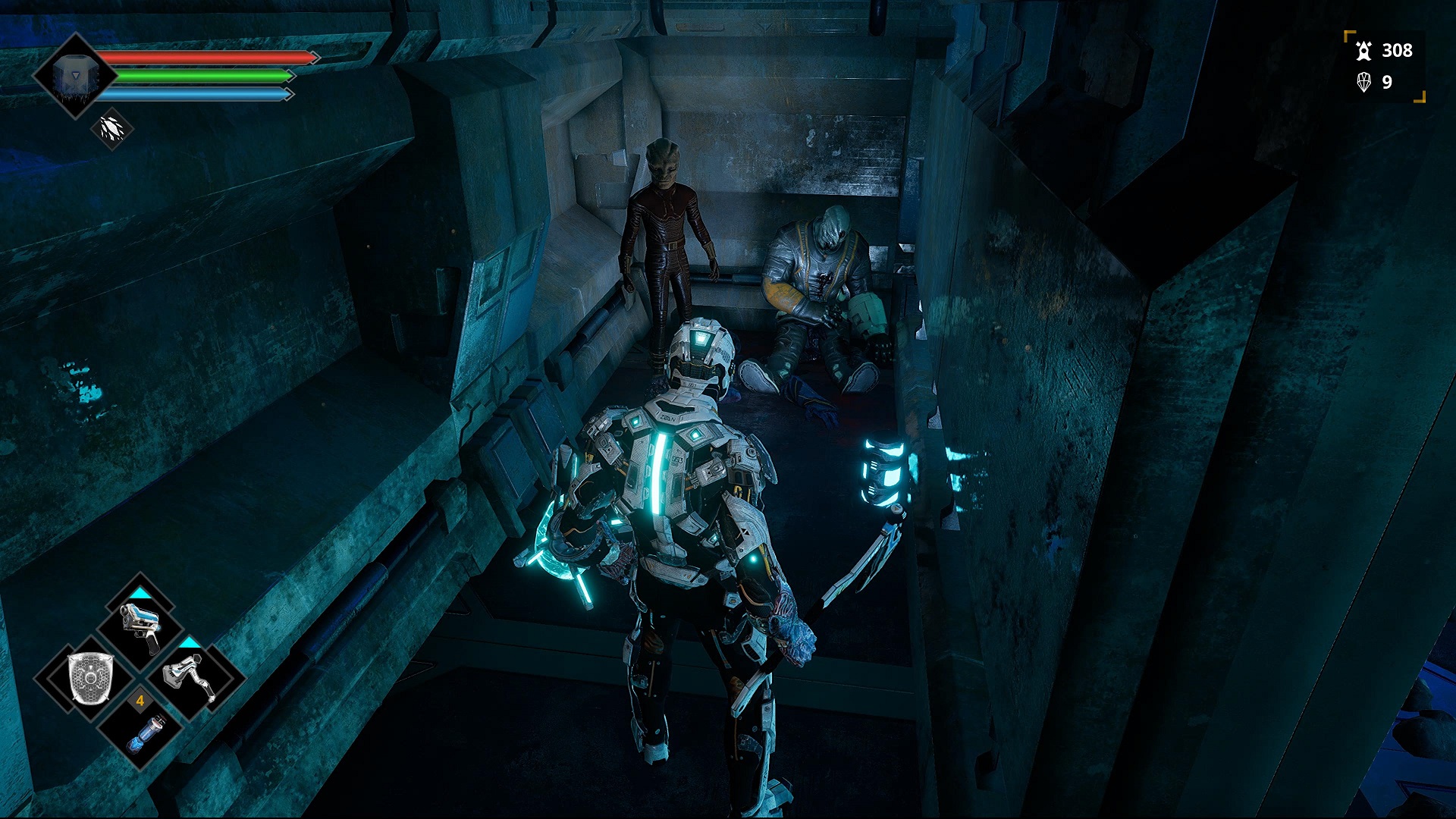The image size is (1456, 819).
Task: Click the character portrait emblem
Action: 75,76
